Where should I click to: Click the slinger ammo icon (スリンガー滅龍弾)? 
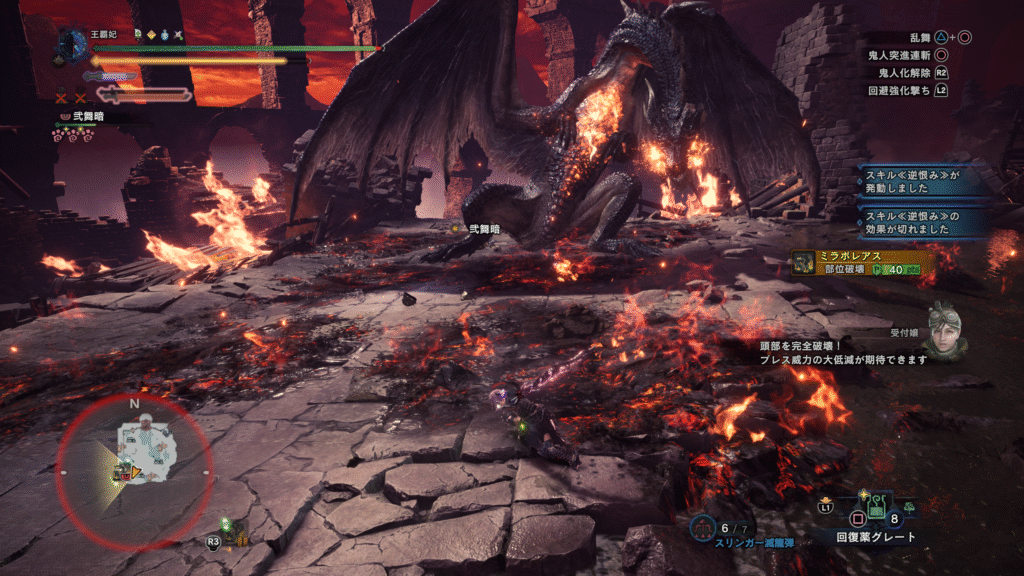[703, 527]
